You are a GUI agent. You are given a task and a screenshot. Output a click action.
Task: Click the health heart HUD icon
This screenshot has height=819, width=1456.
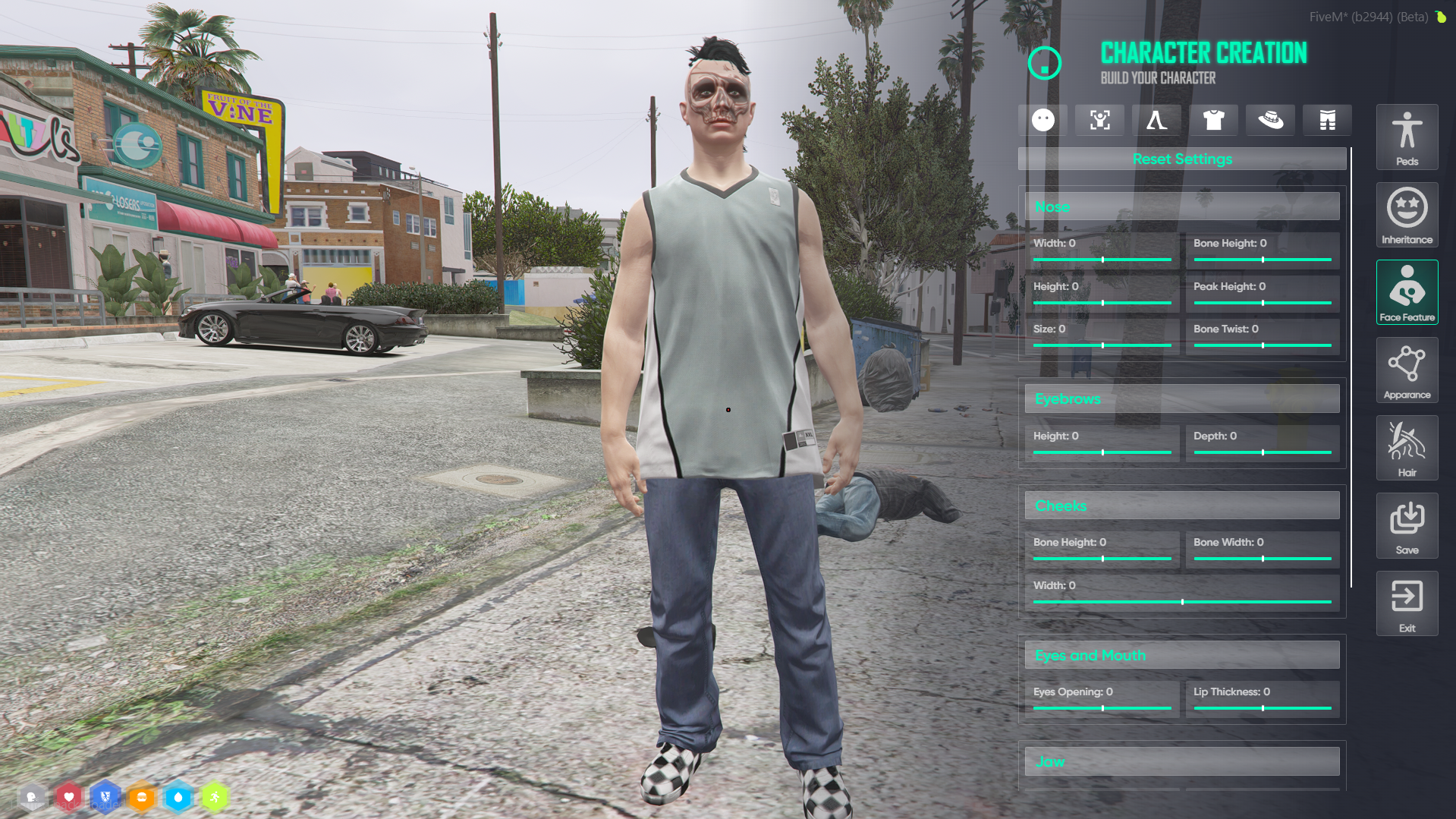tap(69, 797)
